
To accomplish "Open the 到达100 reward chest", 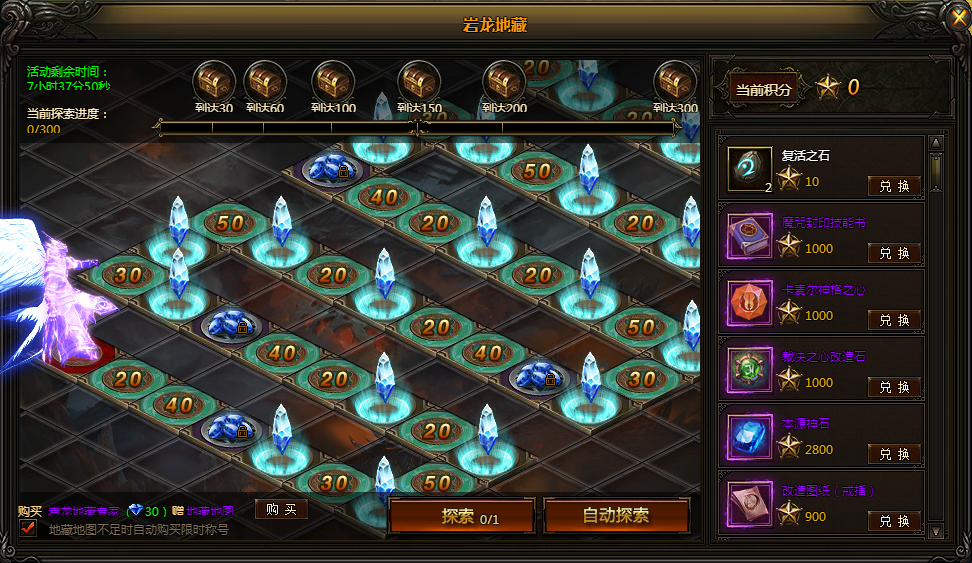I will (333, 82).
